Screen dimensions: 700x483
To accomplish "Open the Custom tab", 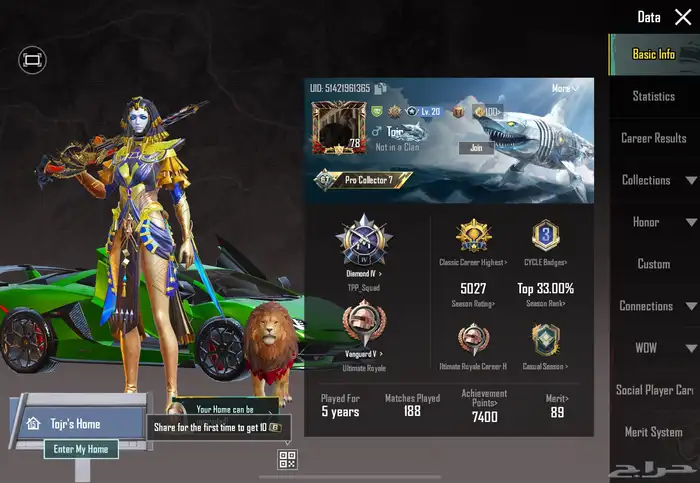I will [654, 264].
